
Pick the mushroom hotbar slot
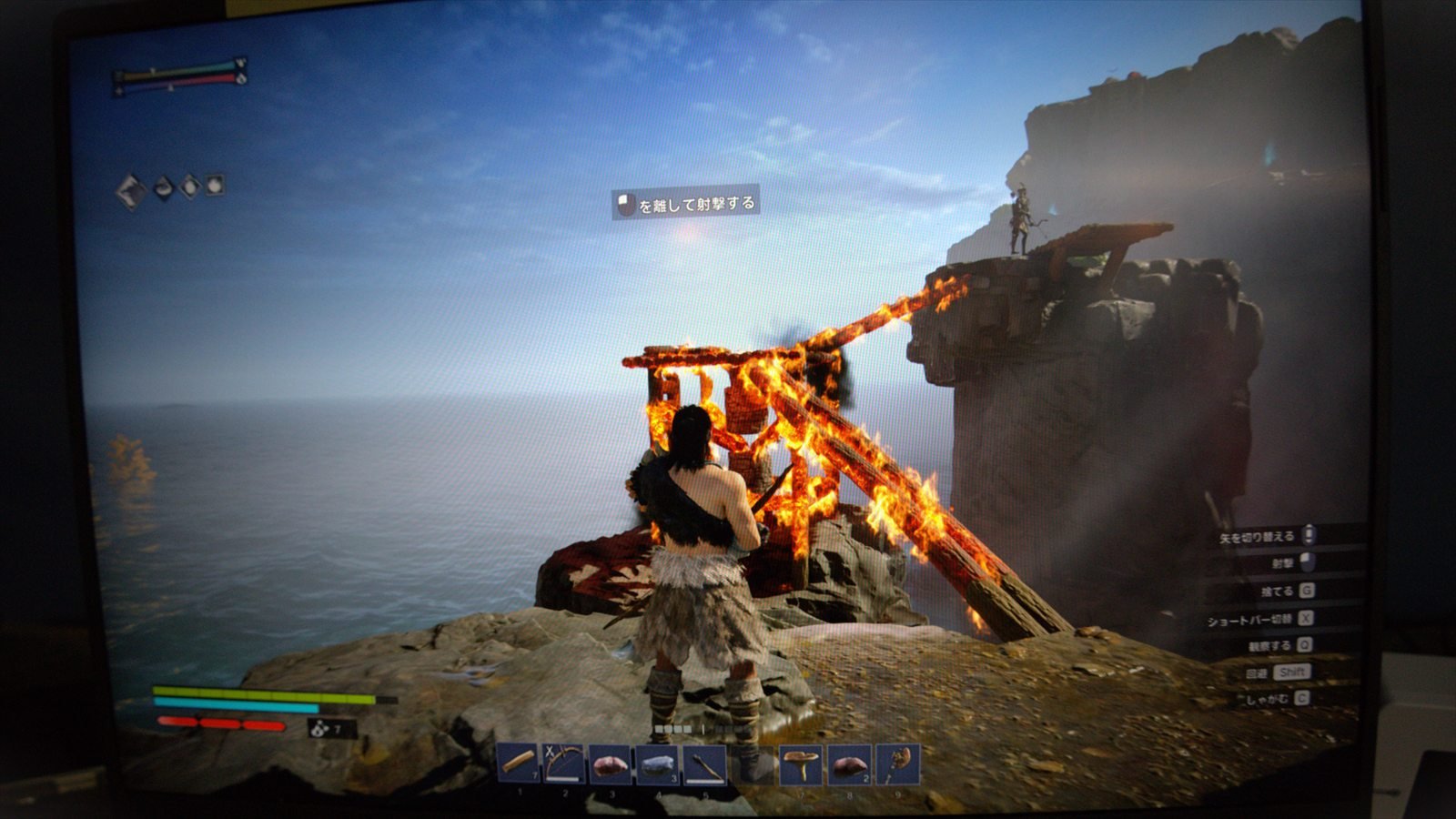coord(802,764)
